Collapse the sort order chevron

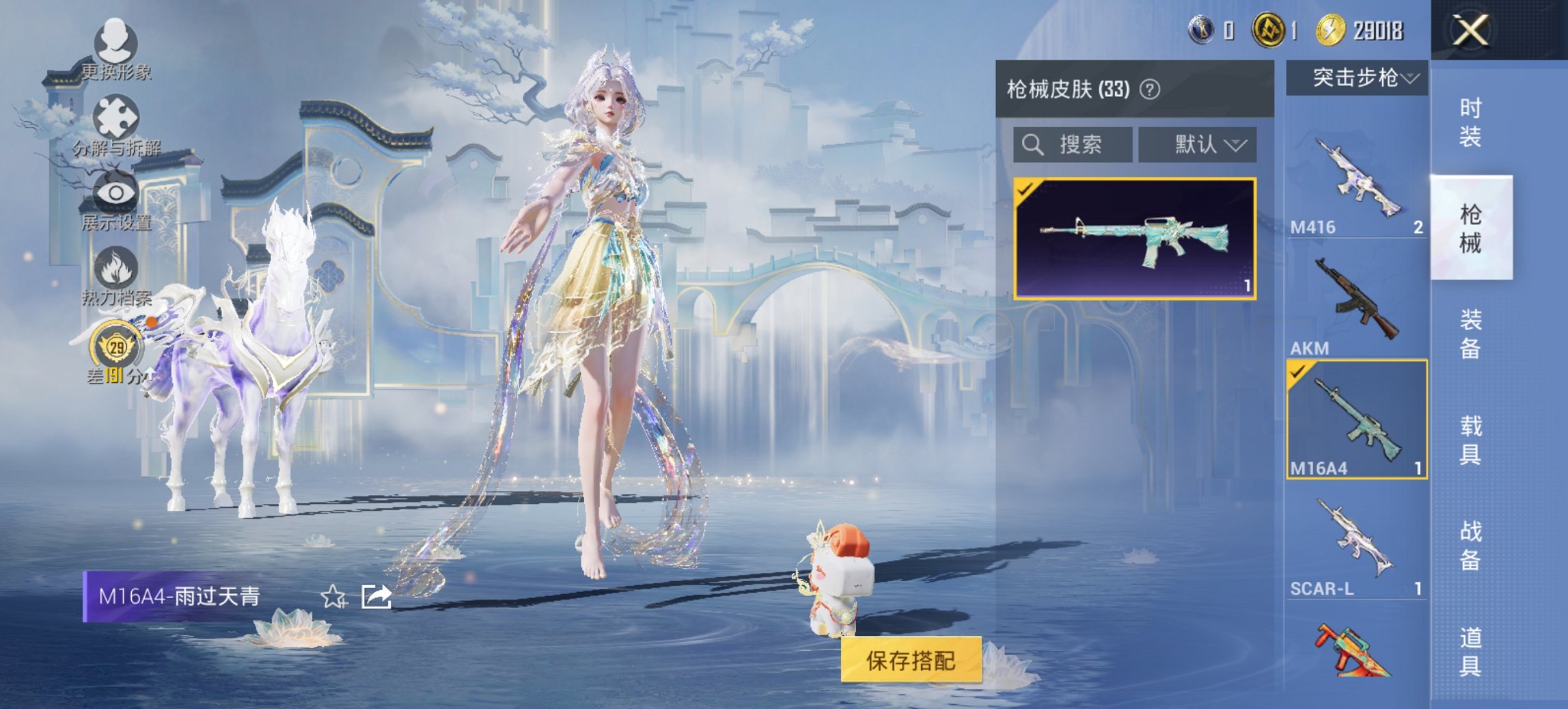(1238, 145)
